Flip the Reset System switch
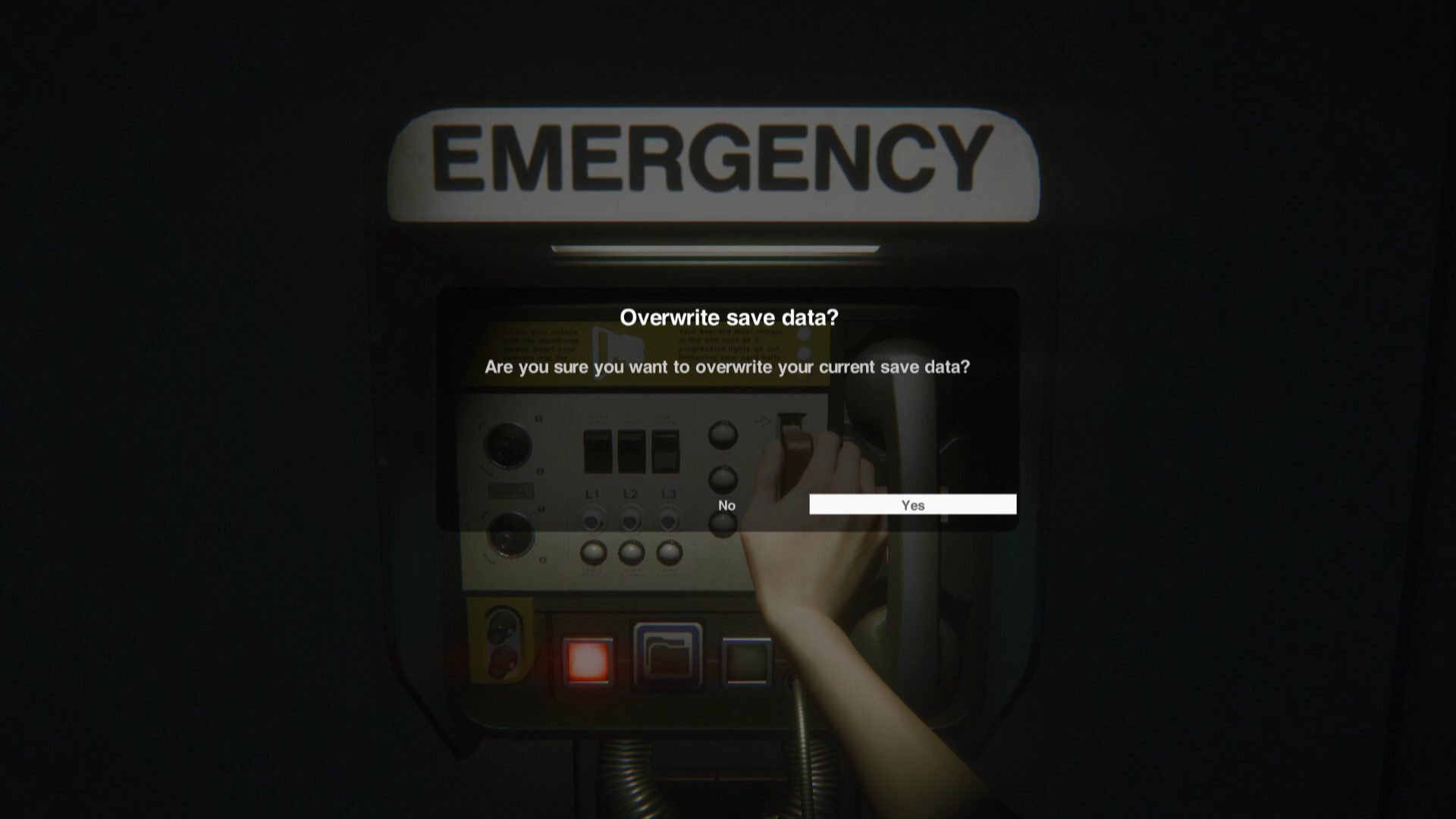1456x819 pixels. [x=665, y=451]
